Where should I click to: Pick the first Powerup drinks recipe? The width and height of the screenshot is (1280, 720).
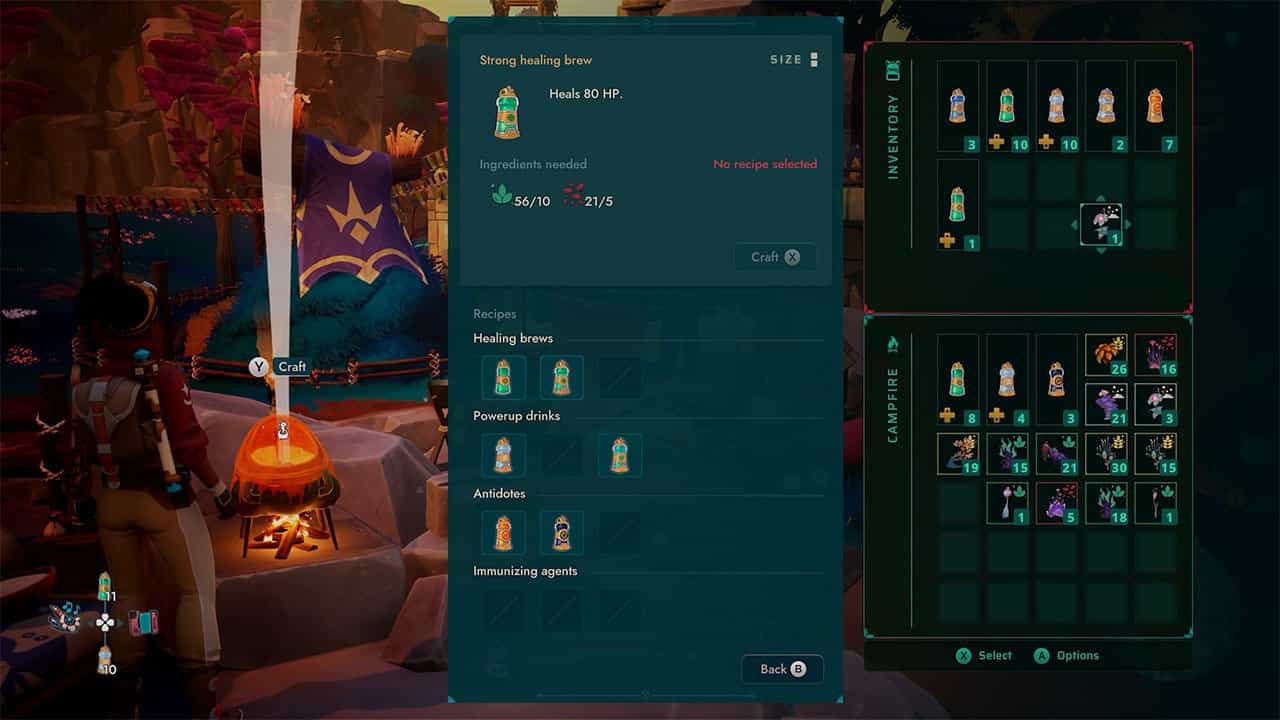pos(503,455)
